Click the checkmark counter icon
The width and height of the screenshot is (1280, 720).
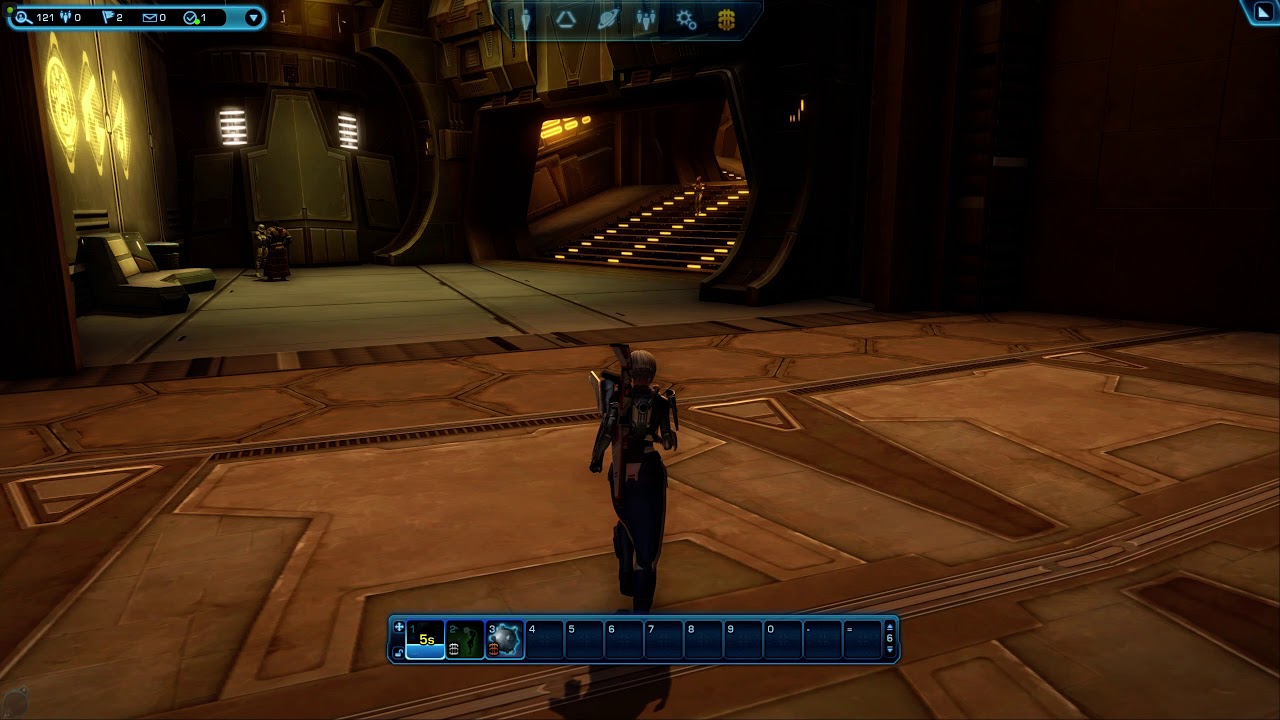coord(191,18)
